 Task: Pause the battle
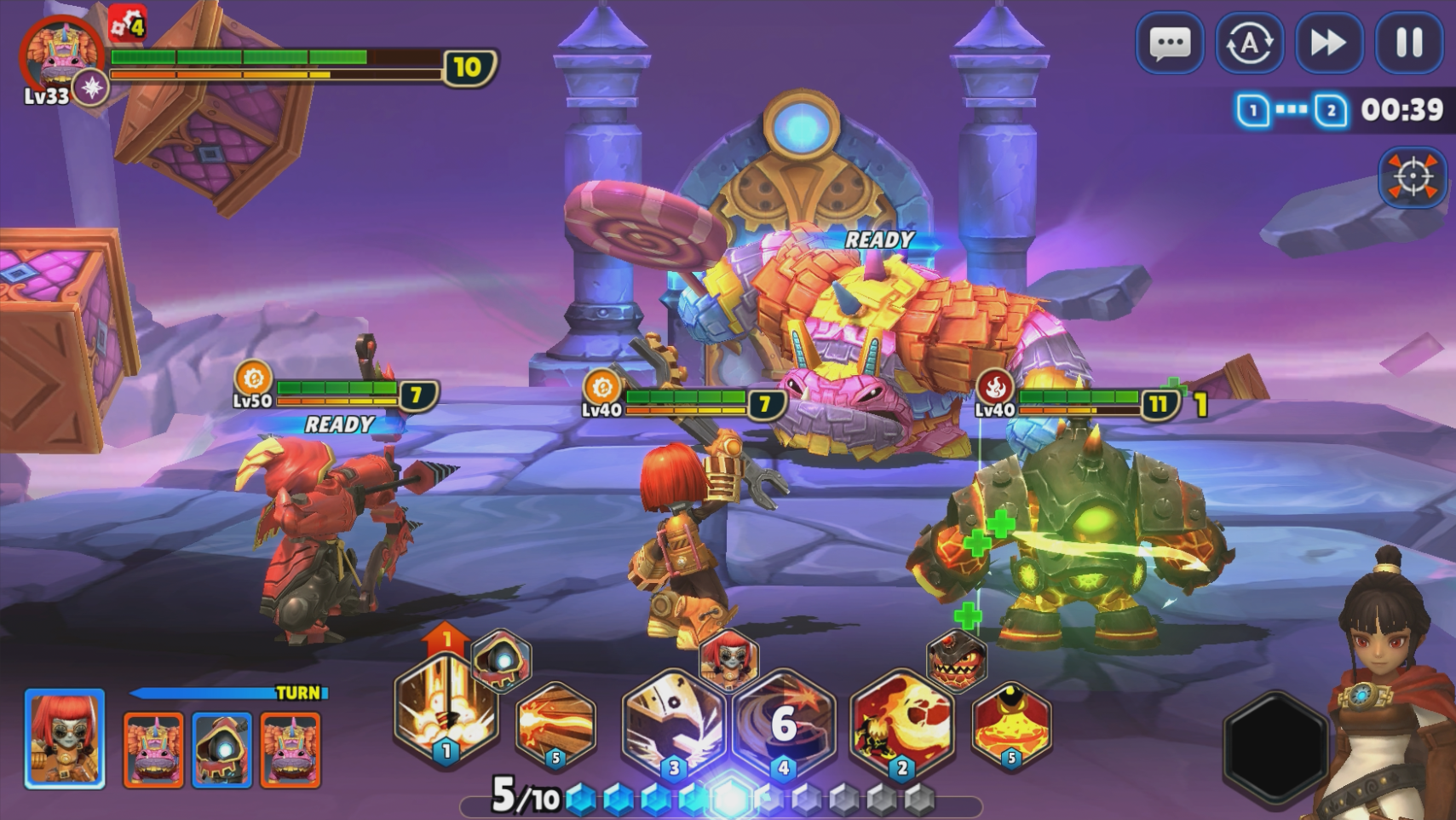pos(1408,43)
